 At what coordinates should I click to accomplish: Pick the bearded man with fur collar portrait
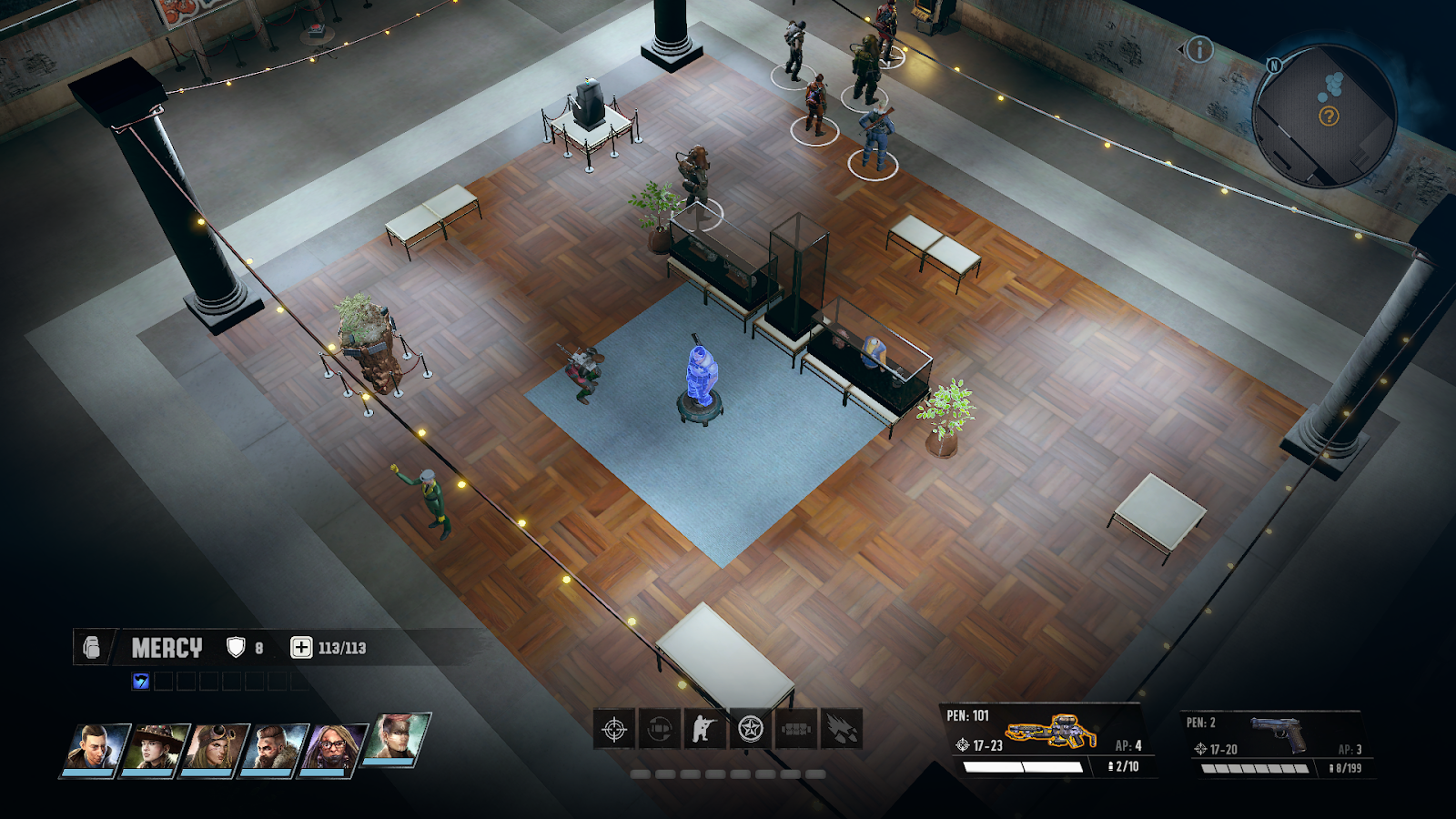274,748
